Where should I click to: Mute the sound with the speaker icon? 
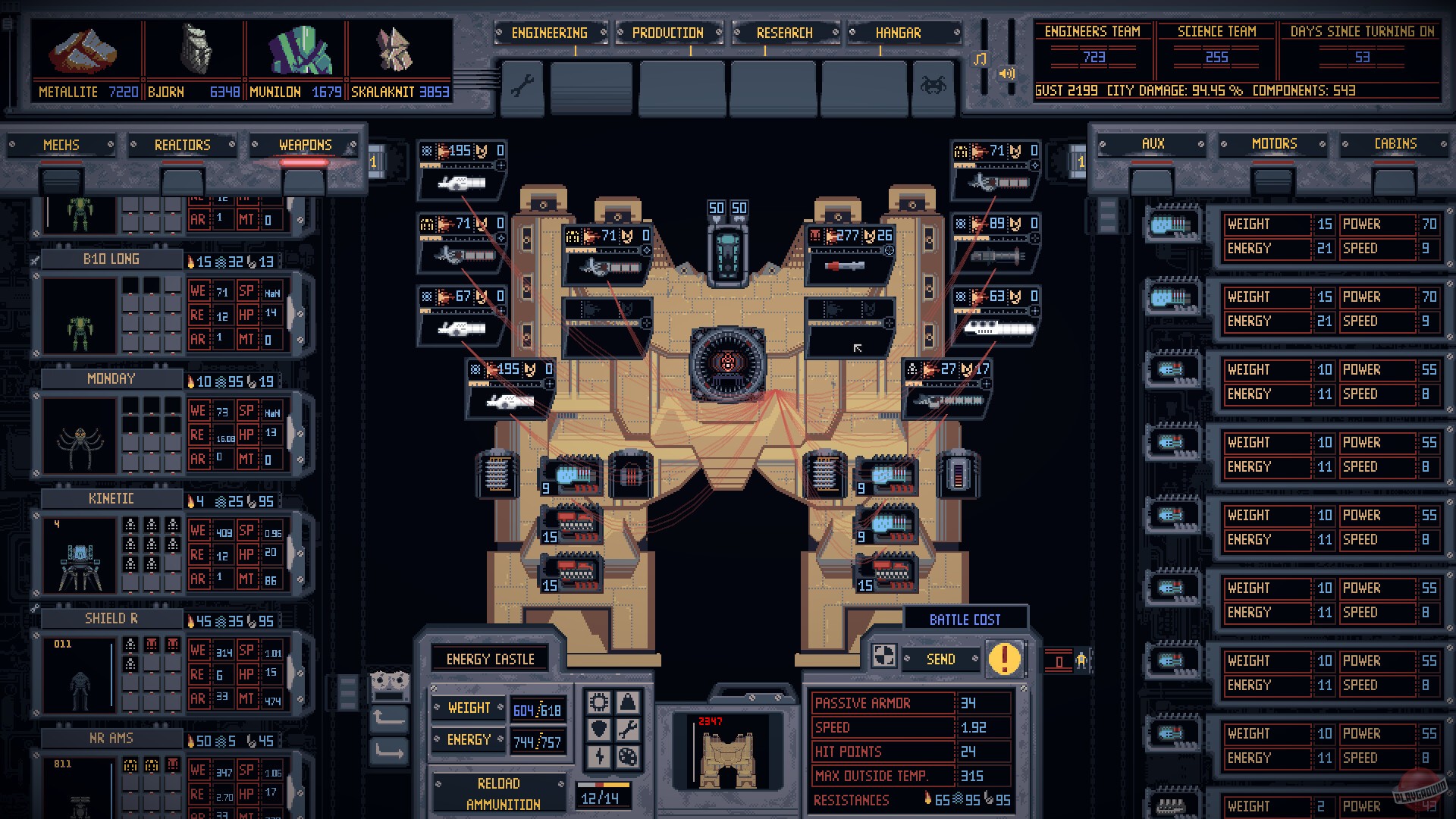tap(1006, 74)
